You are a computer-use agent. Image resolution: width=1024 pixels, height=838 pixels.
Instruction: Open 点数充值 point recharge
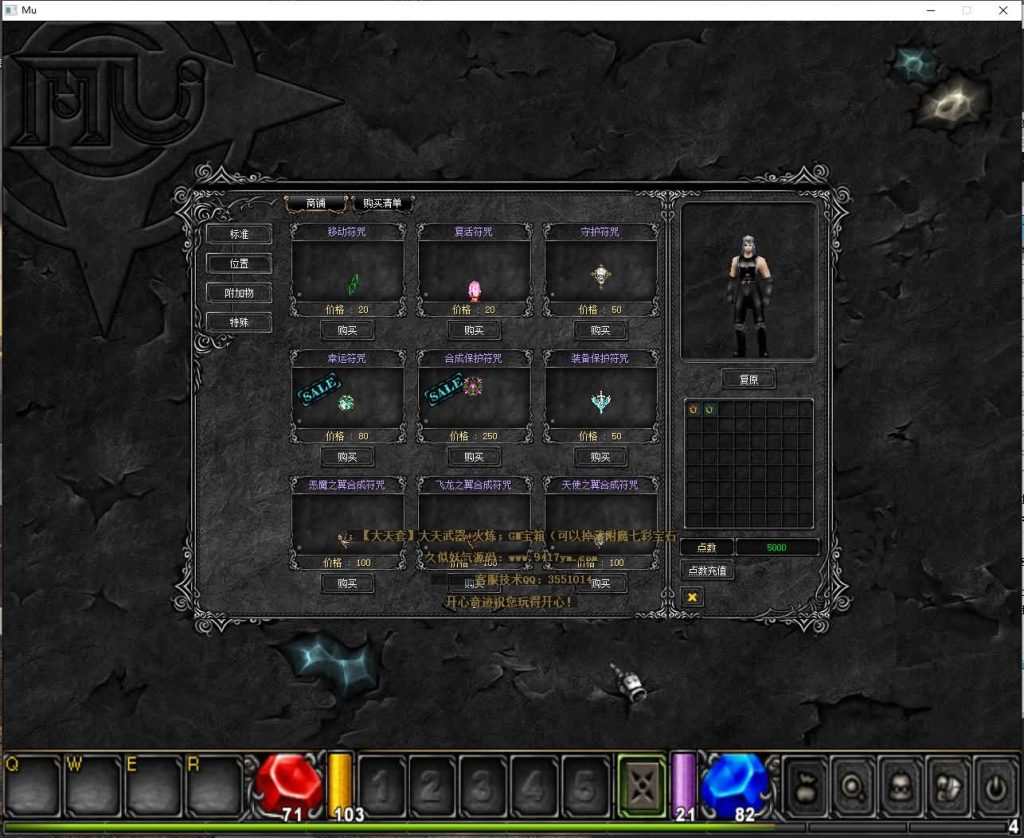tap(707, 570)
